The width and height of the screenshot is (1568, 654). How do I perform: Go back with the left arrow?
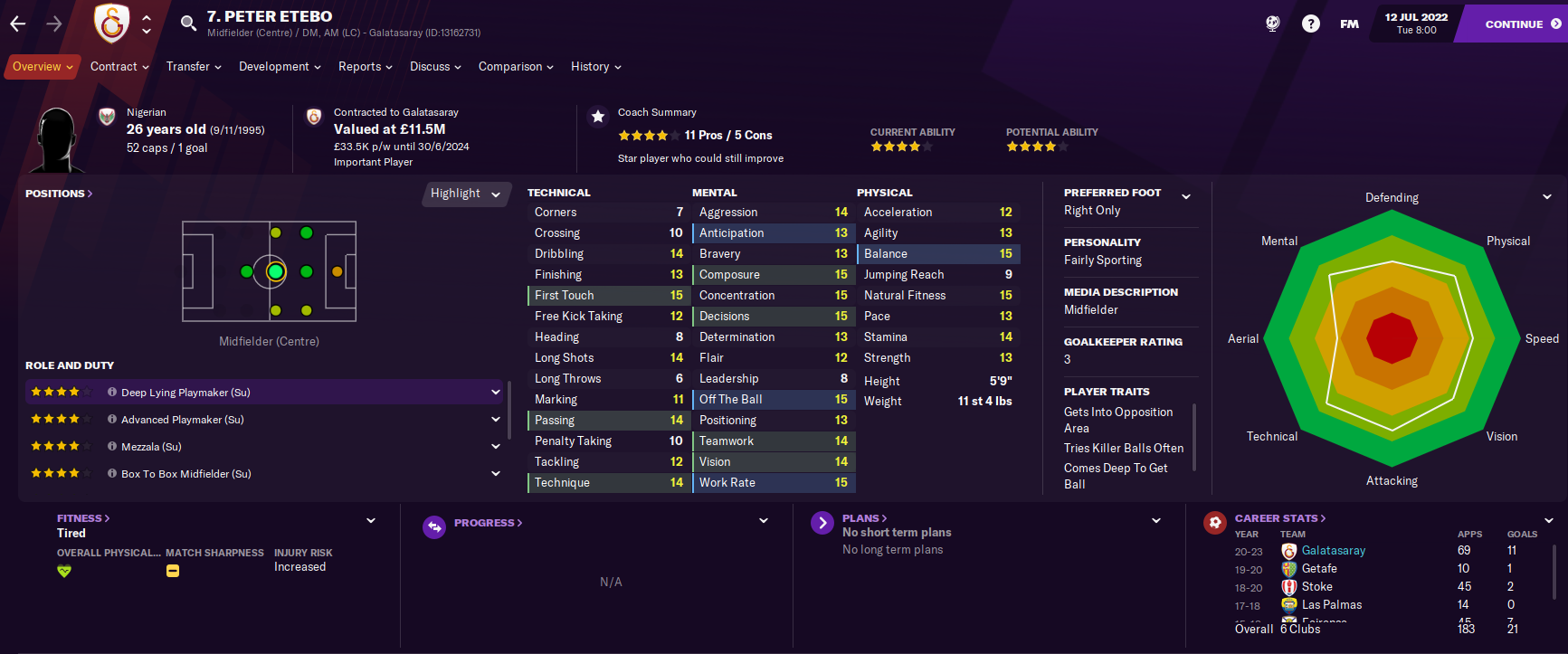tap(18, 24)
